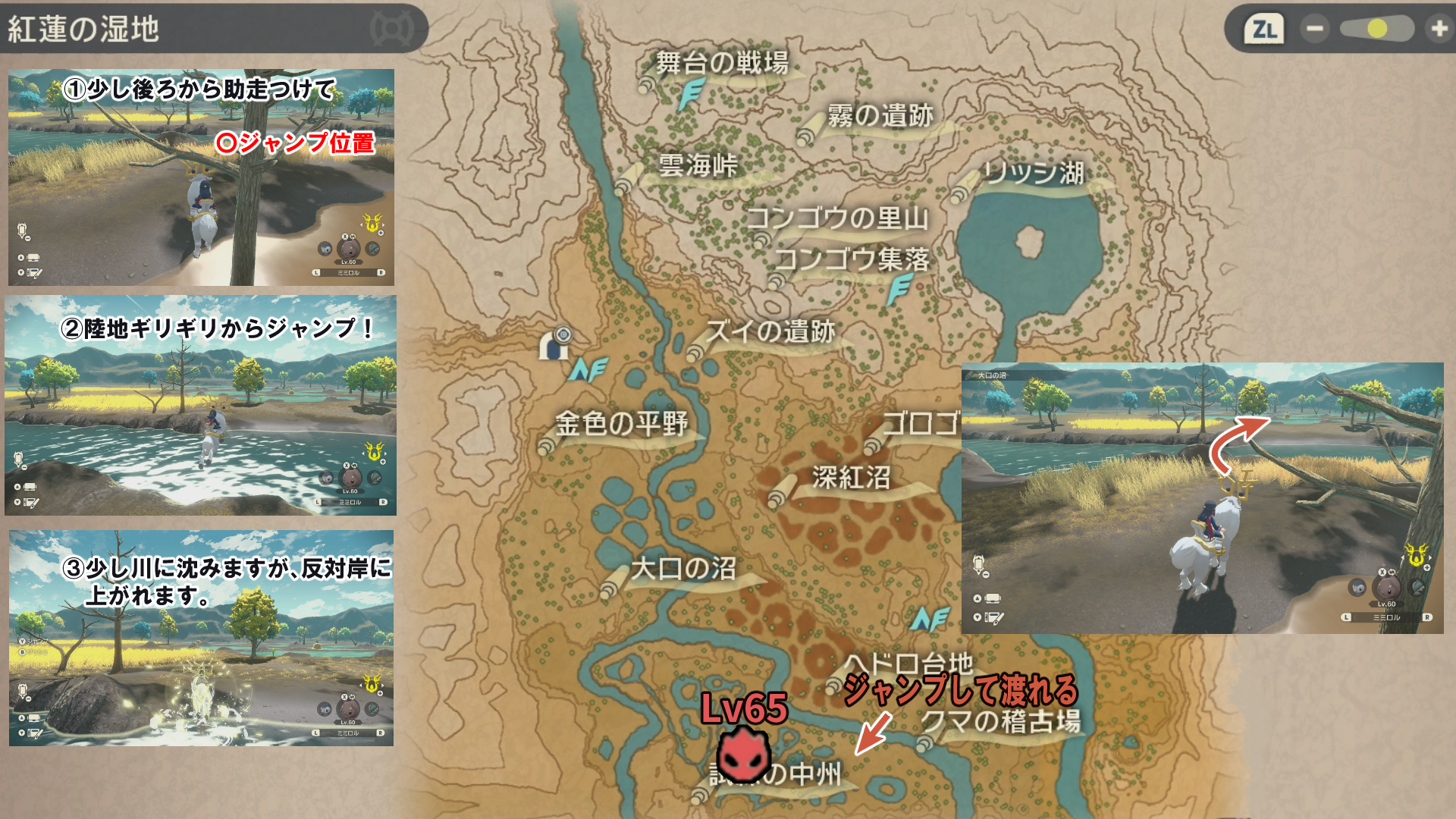The image size is (1456, 819).
Task: Click the map zoom-in plus button
Action: [1438, 29]
